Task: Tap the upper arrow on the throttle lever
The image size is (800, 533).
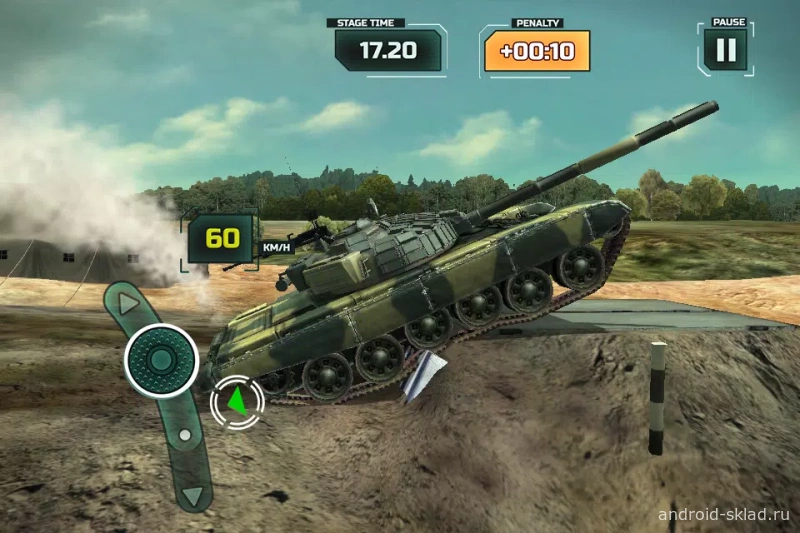Action: 127,300
